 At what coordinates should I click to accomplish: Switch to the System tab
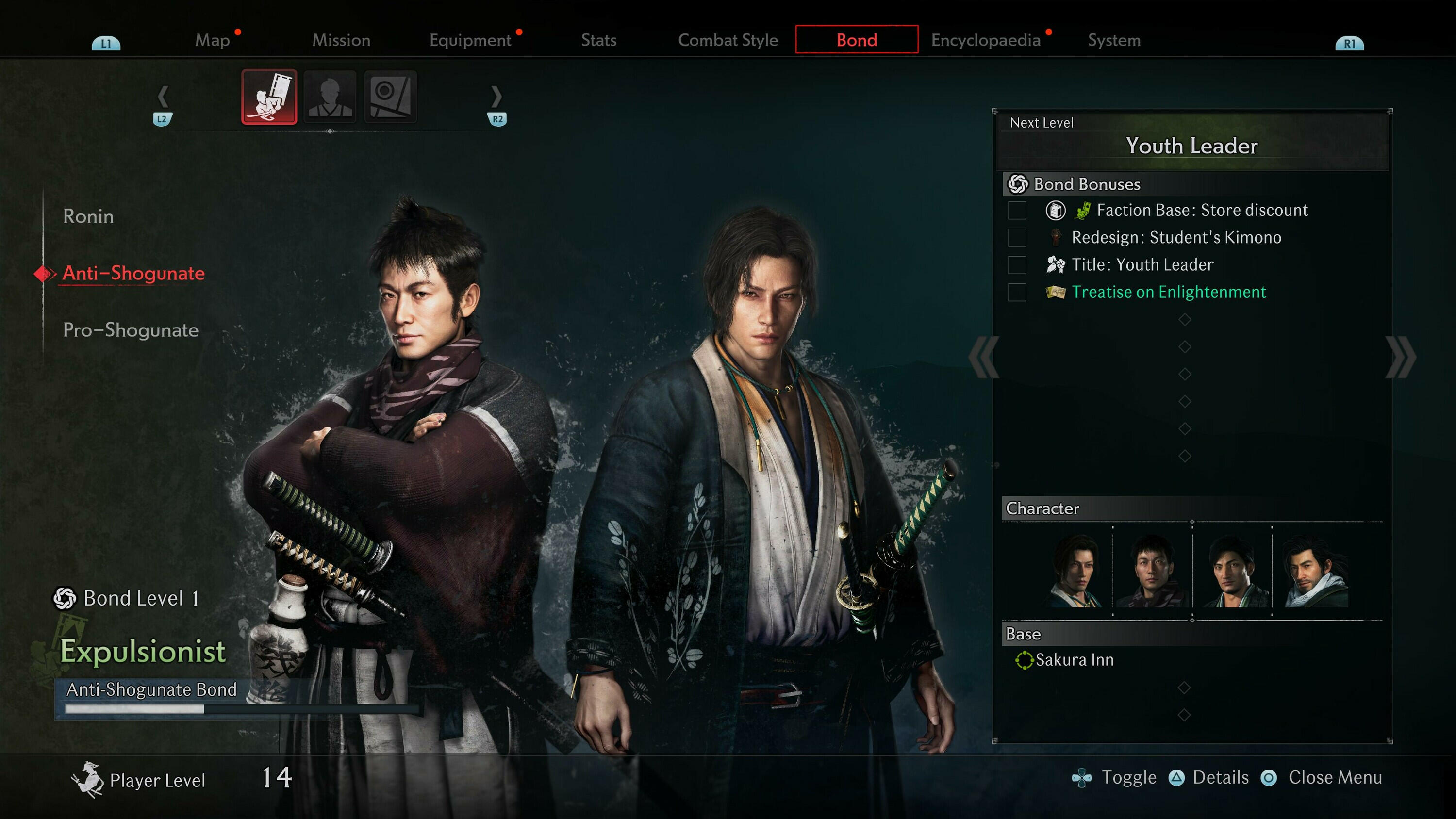pos(1114,40)
